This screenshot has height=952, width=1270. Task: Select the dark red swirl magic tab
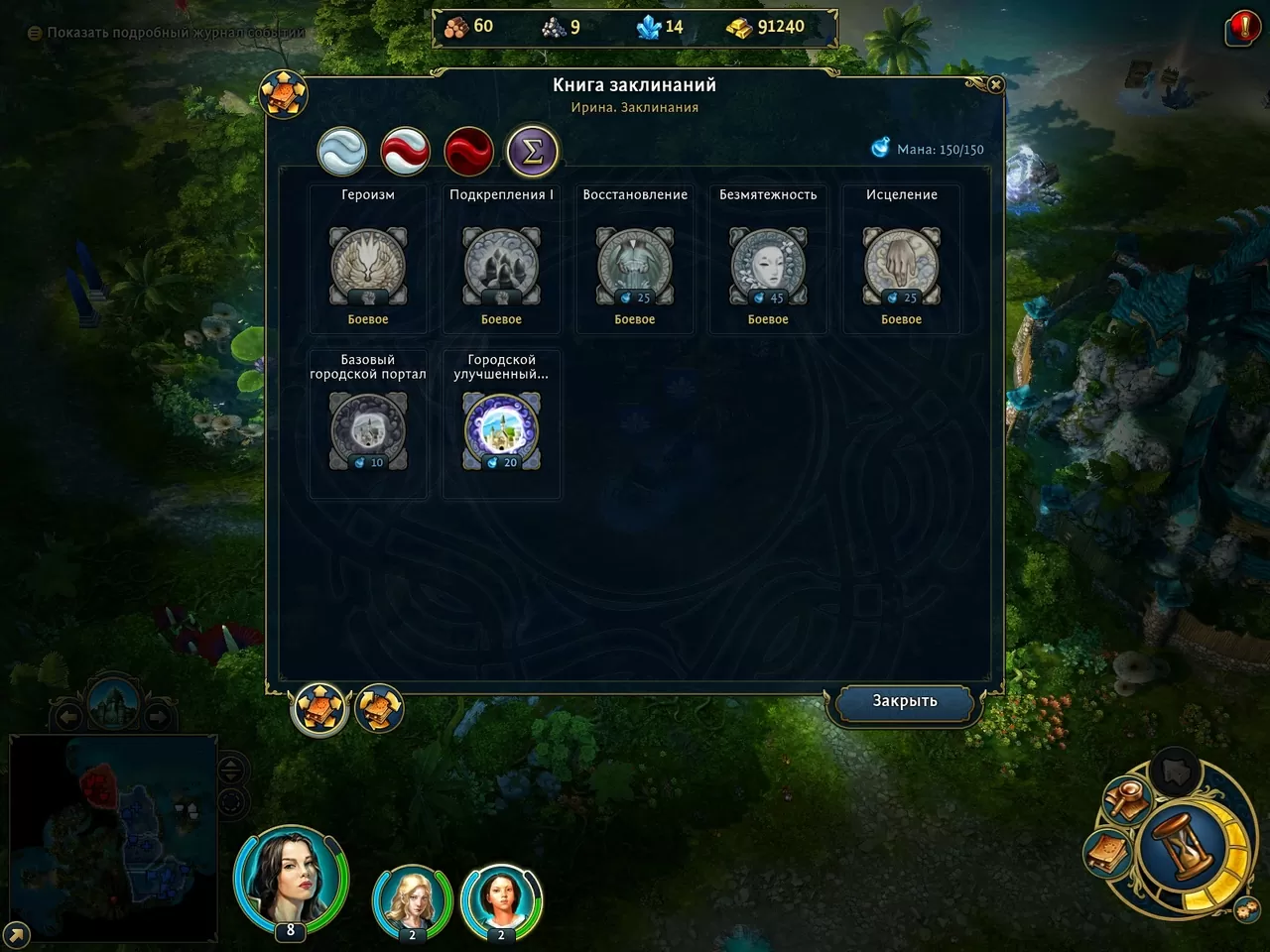[x=468, y=152]
